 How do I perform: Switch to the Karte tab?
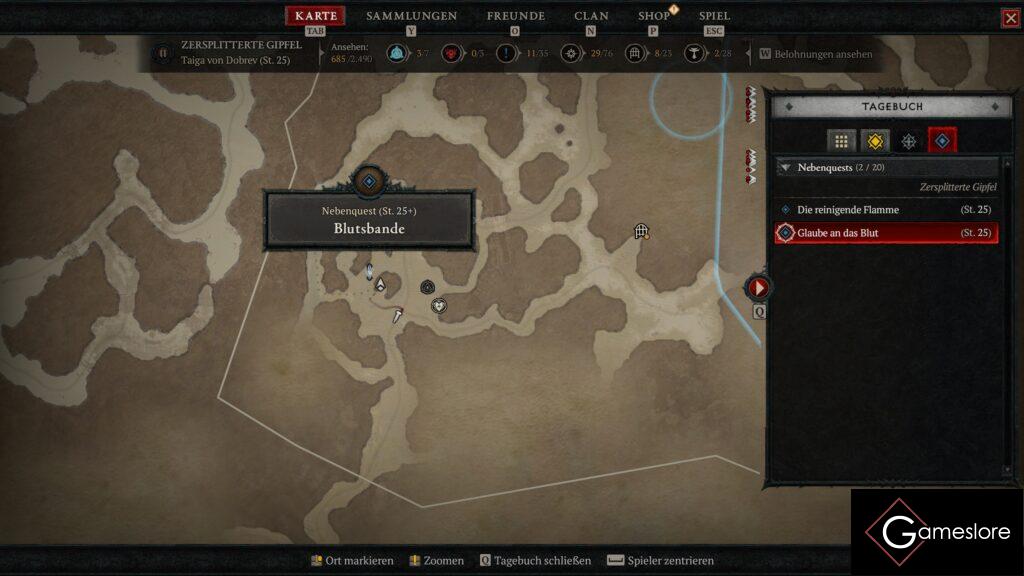coord(316,16)
